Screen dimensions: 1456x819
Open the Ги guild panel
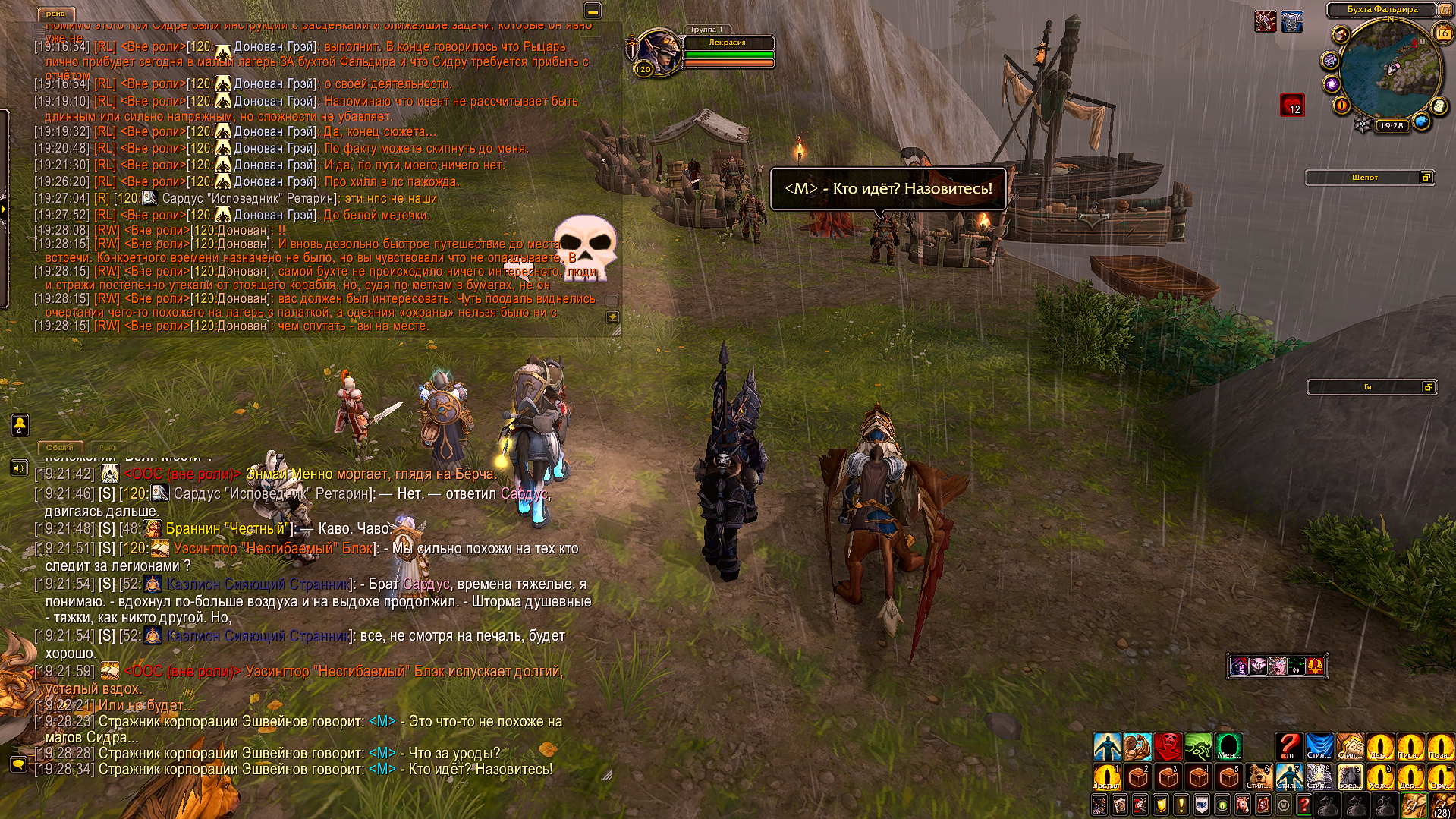(1367, 387)
